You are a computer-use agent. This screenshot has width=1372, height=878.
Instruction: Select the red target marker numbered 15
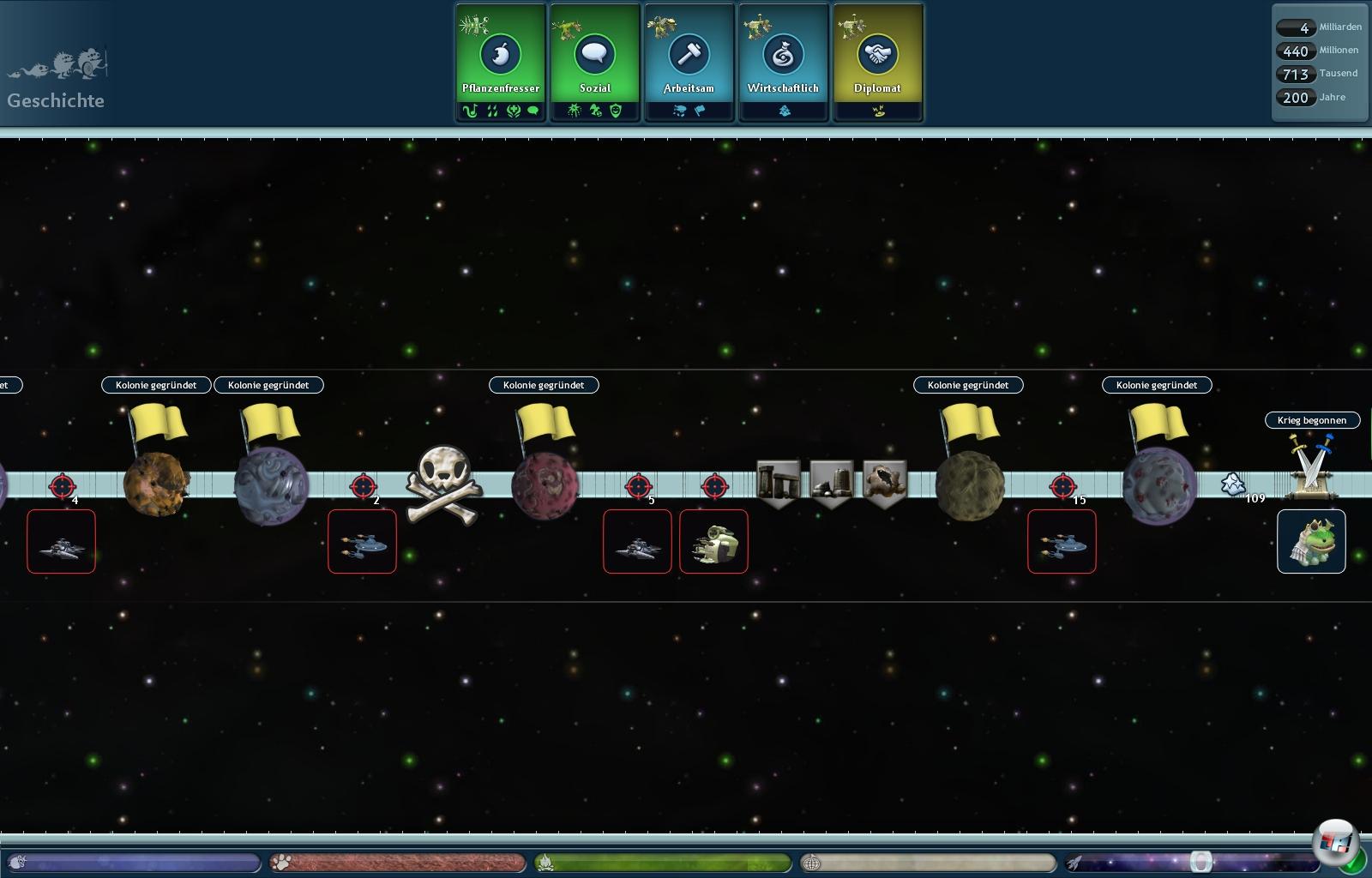[1063, 487]
